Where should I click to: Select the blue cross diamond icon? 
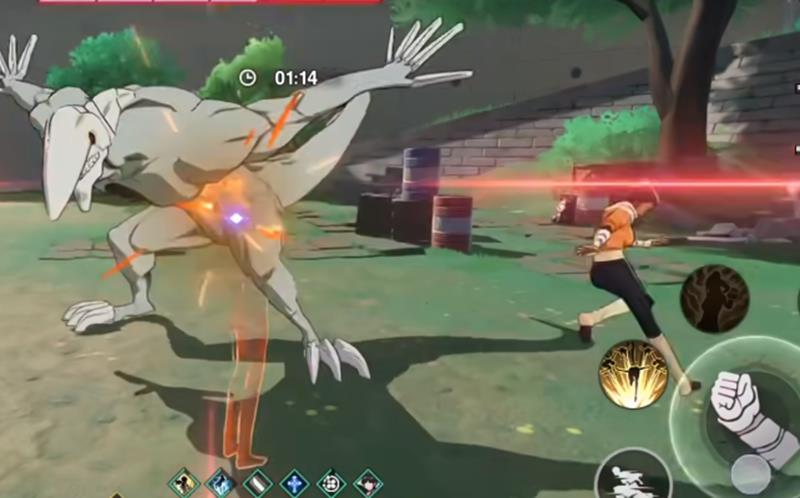pos(294,484)
